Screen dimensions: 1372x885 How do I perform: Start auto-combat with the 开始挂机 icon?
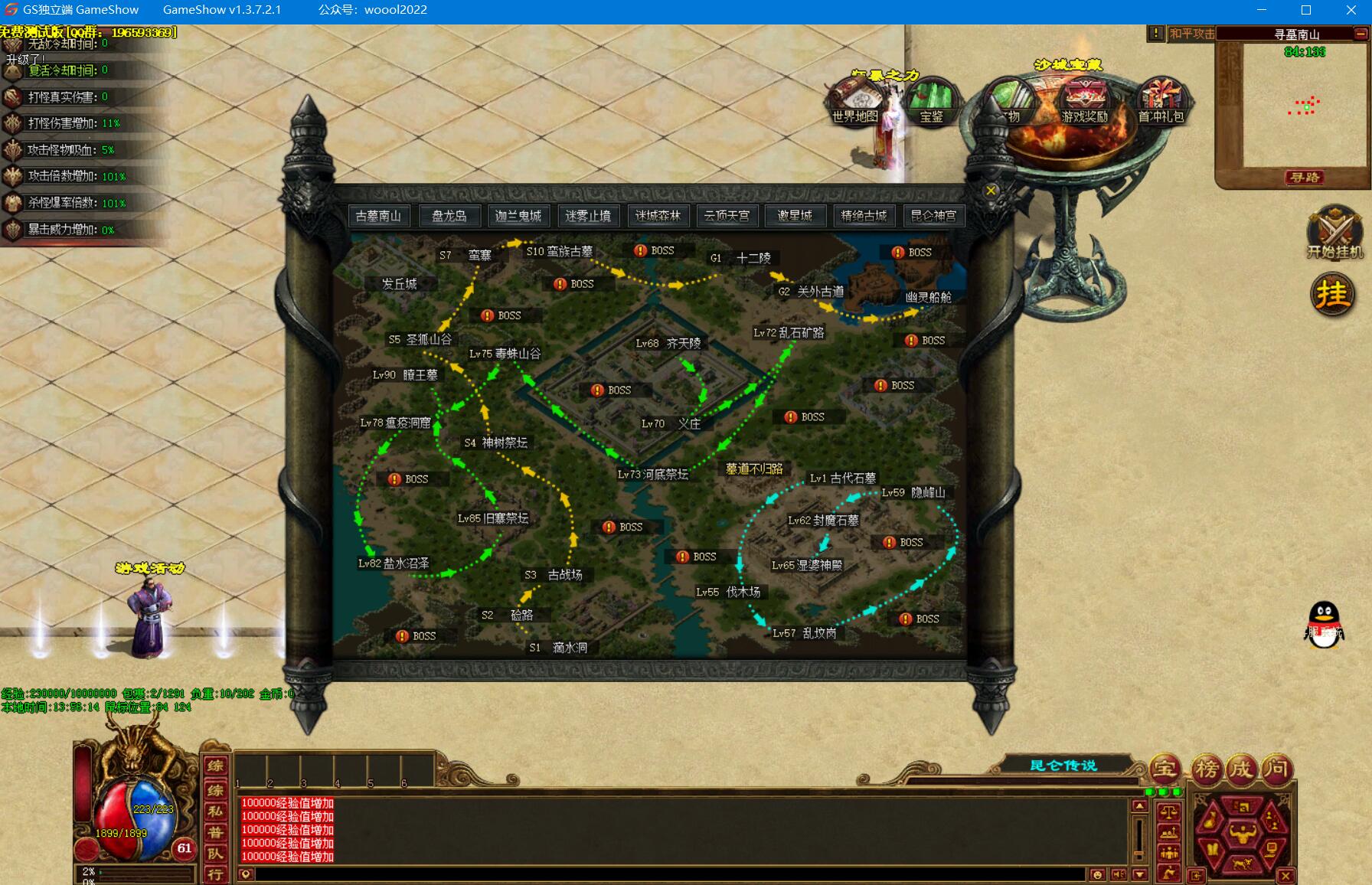pos(1334,232)
